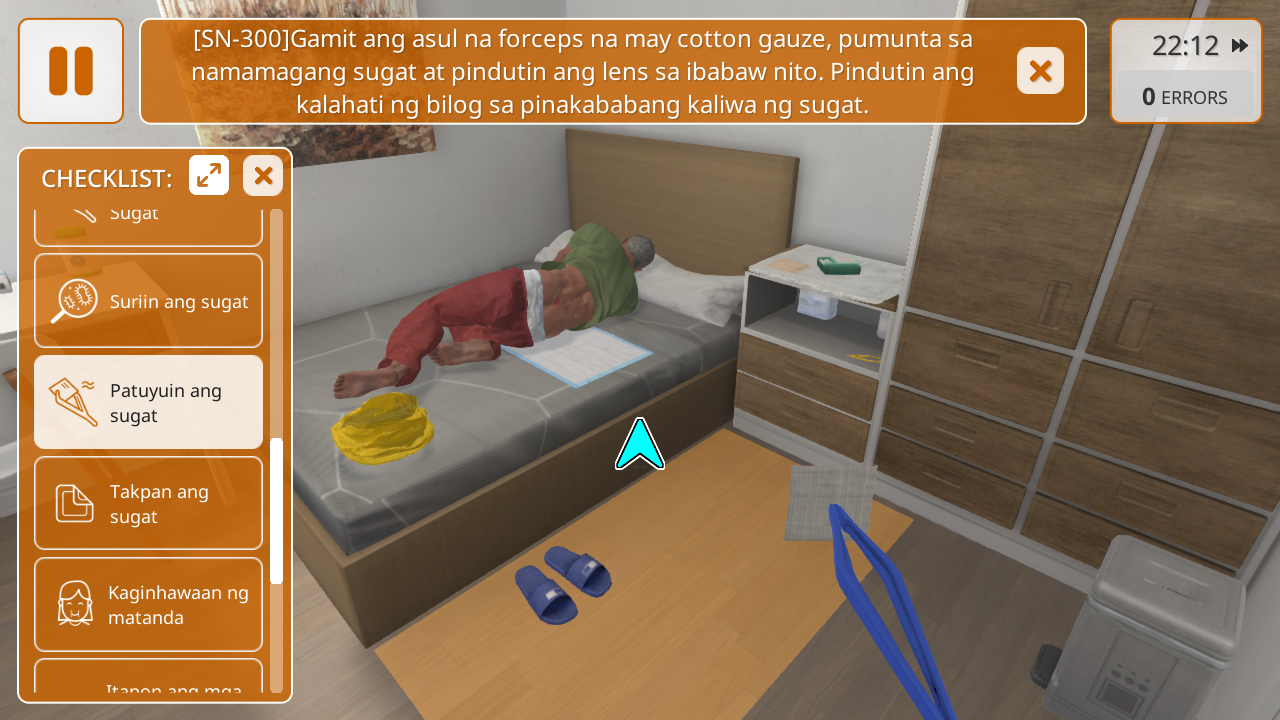This screenshot has width=1280, height=720.
Task: Fast-forward the timer
Action: tap(1240, 46)
